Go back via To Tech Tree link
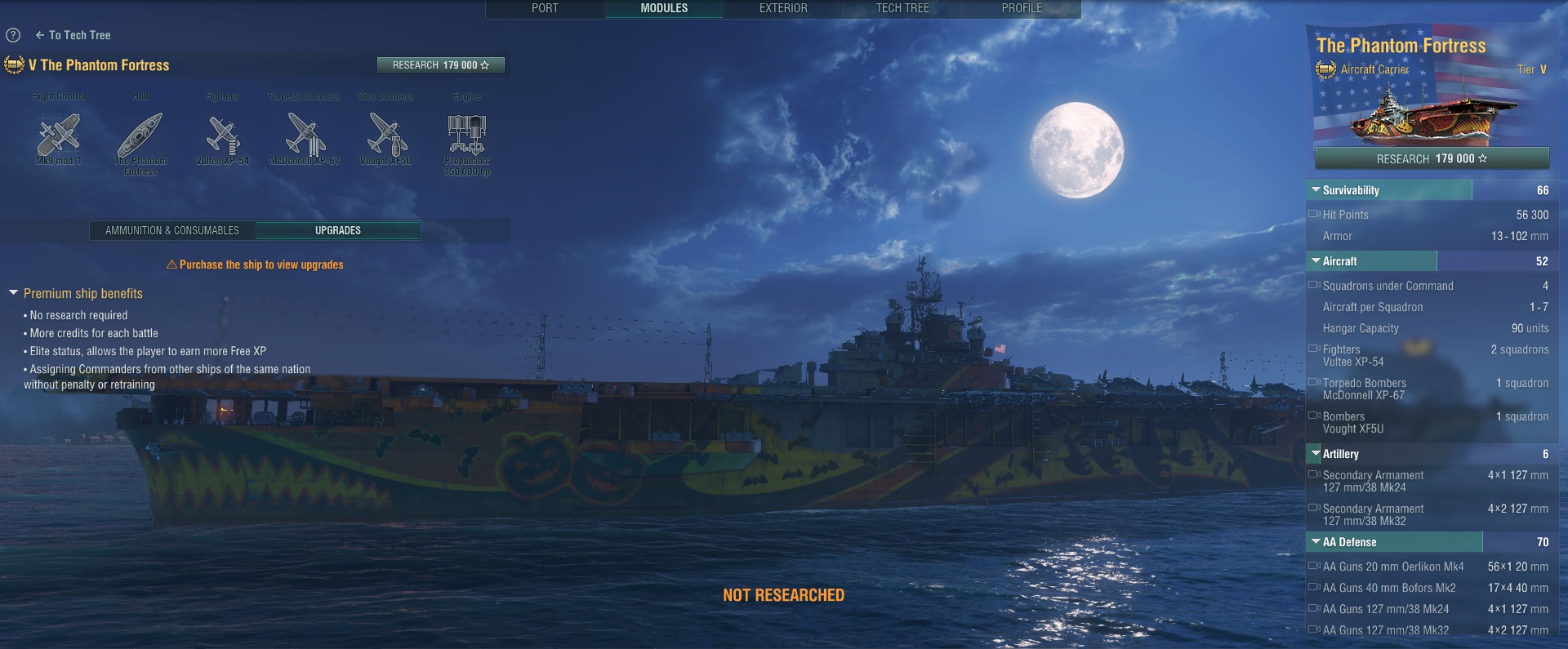 tap(73, 35)
